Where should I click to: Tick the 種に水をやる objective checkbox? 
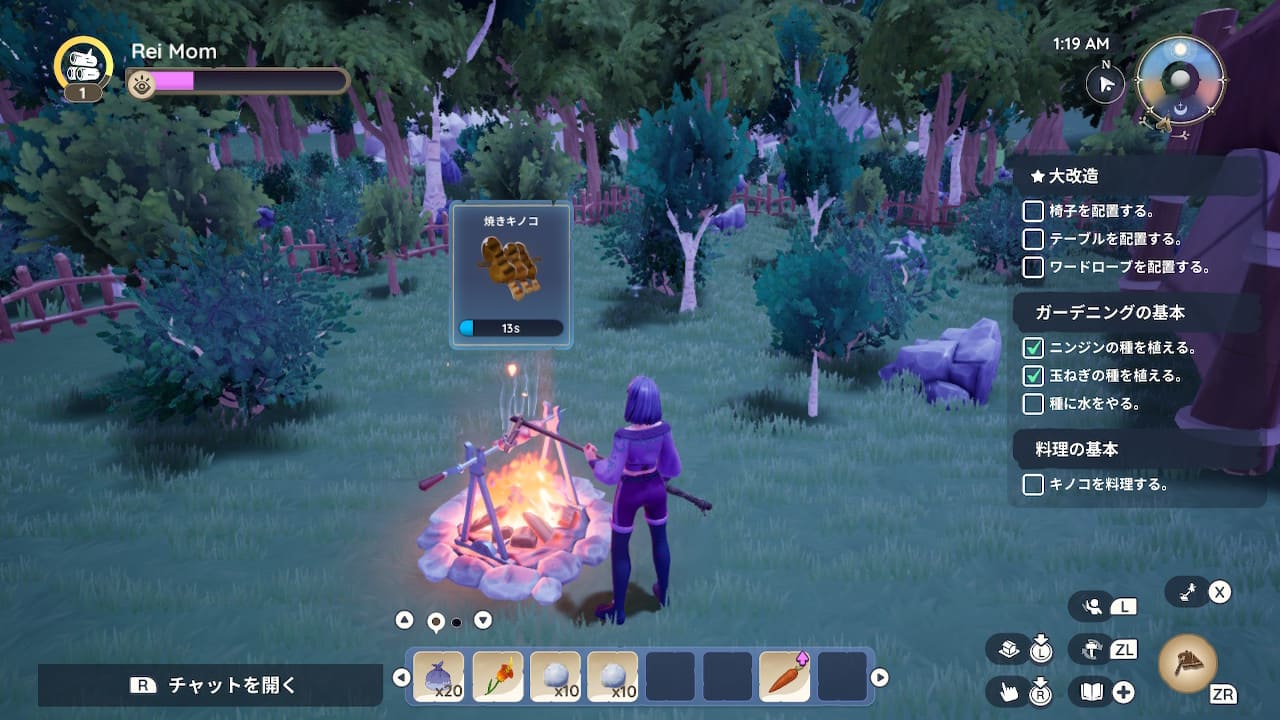coord(1033,404)
